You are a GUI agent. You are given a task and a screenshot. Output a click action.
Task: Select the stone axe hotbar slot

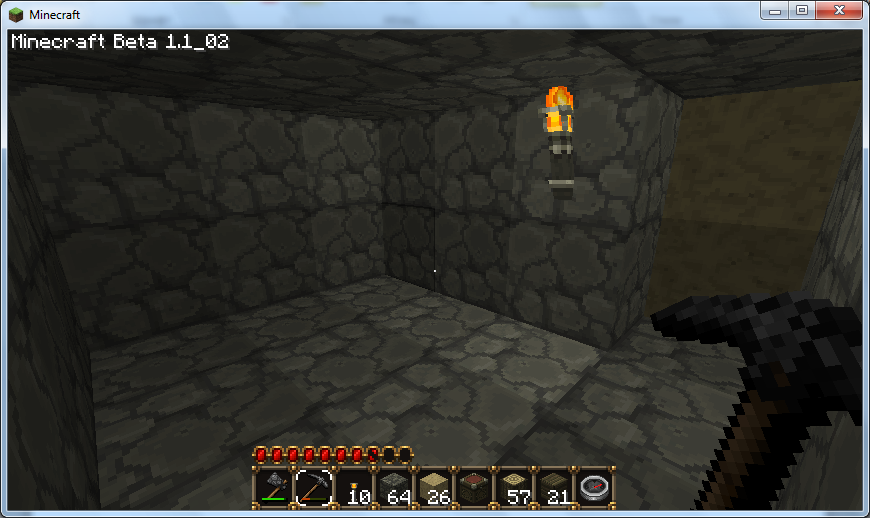(x=273, y=487)
